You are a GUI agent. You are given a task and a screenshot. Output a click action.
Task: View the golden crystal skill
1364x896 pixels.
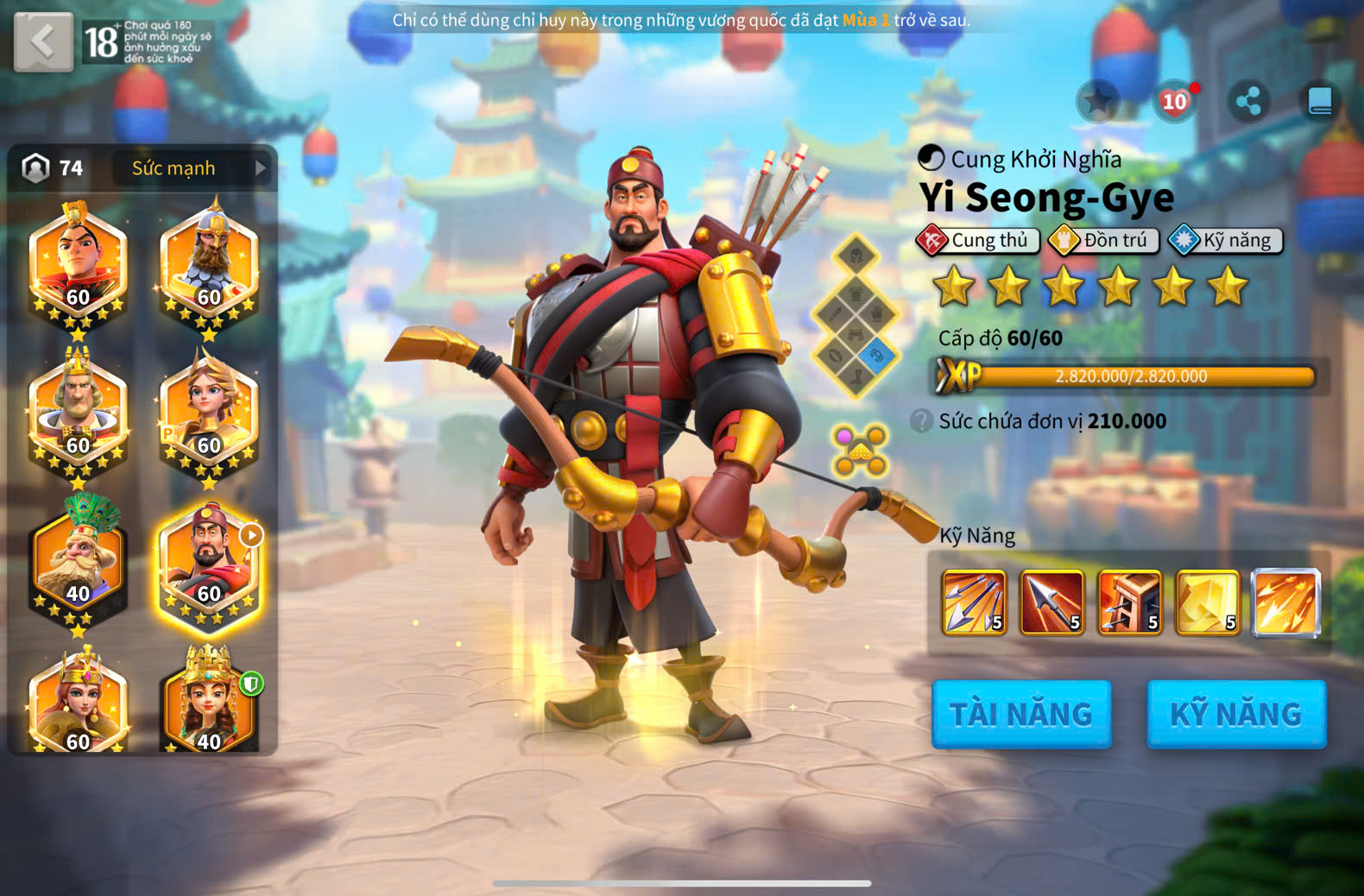1207,603
